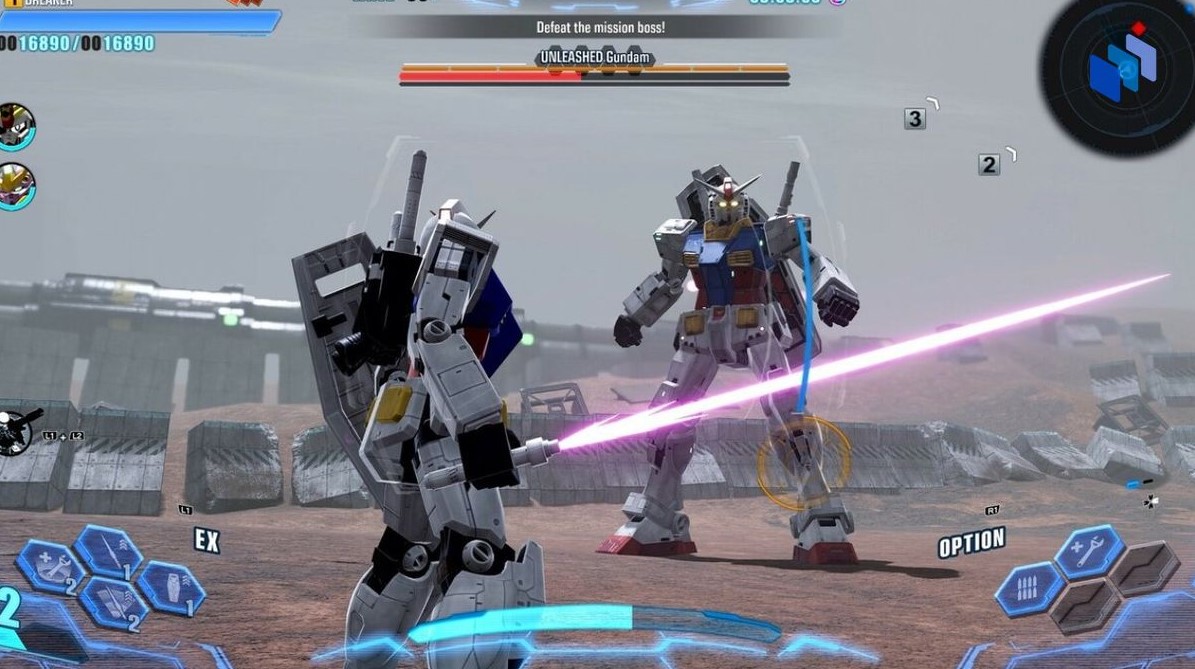Activate the ammo reload option skill
Screen dimensions: 1195x669
1030,588
